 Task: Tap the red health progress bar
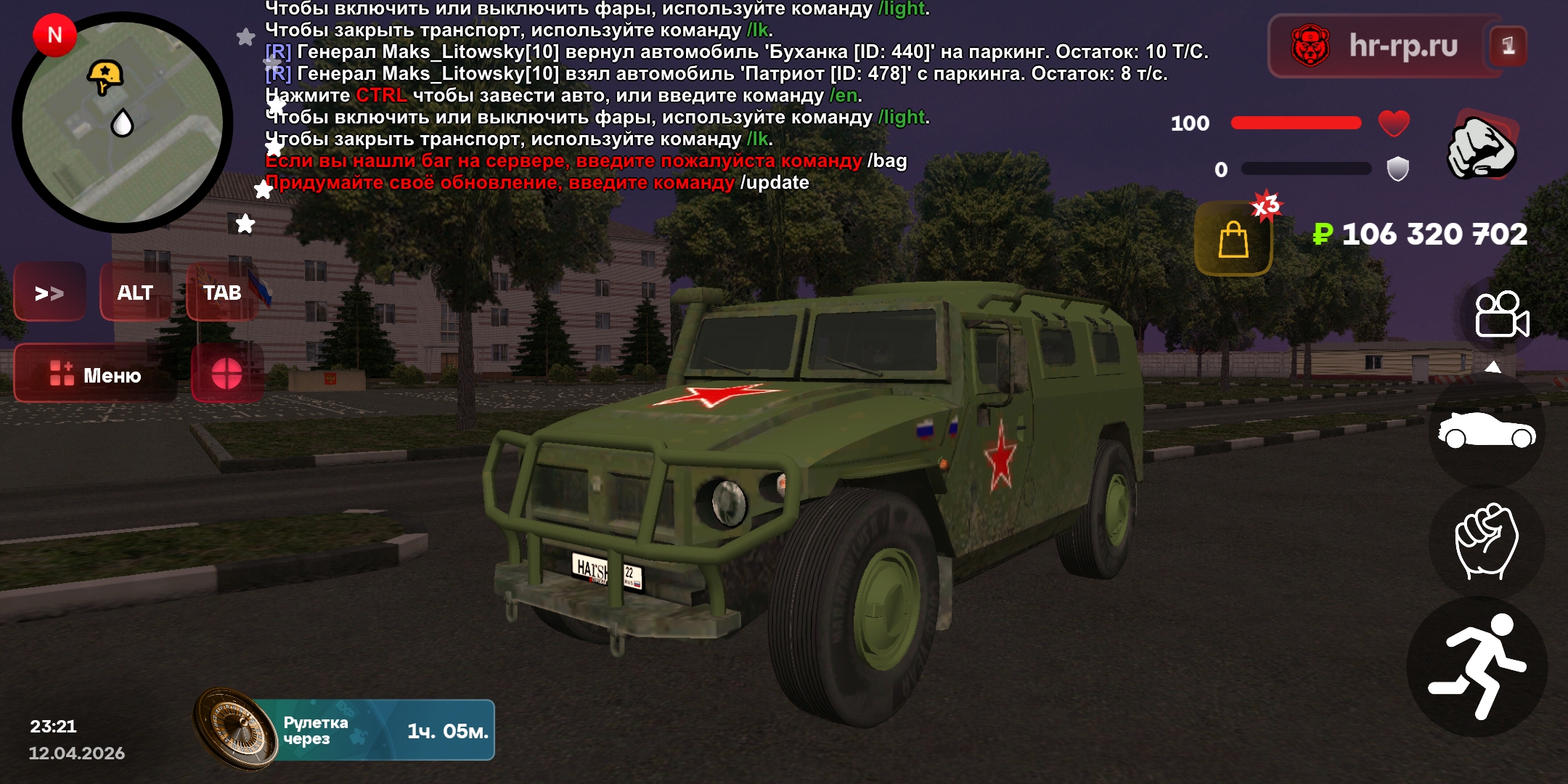1296,122
